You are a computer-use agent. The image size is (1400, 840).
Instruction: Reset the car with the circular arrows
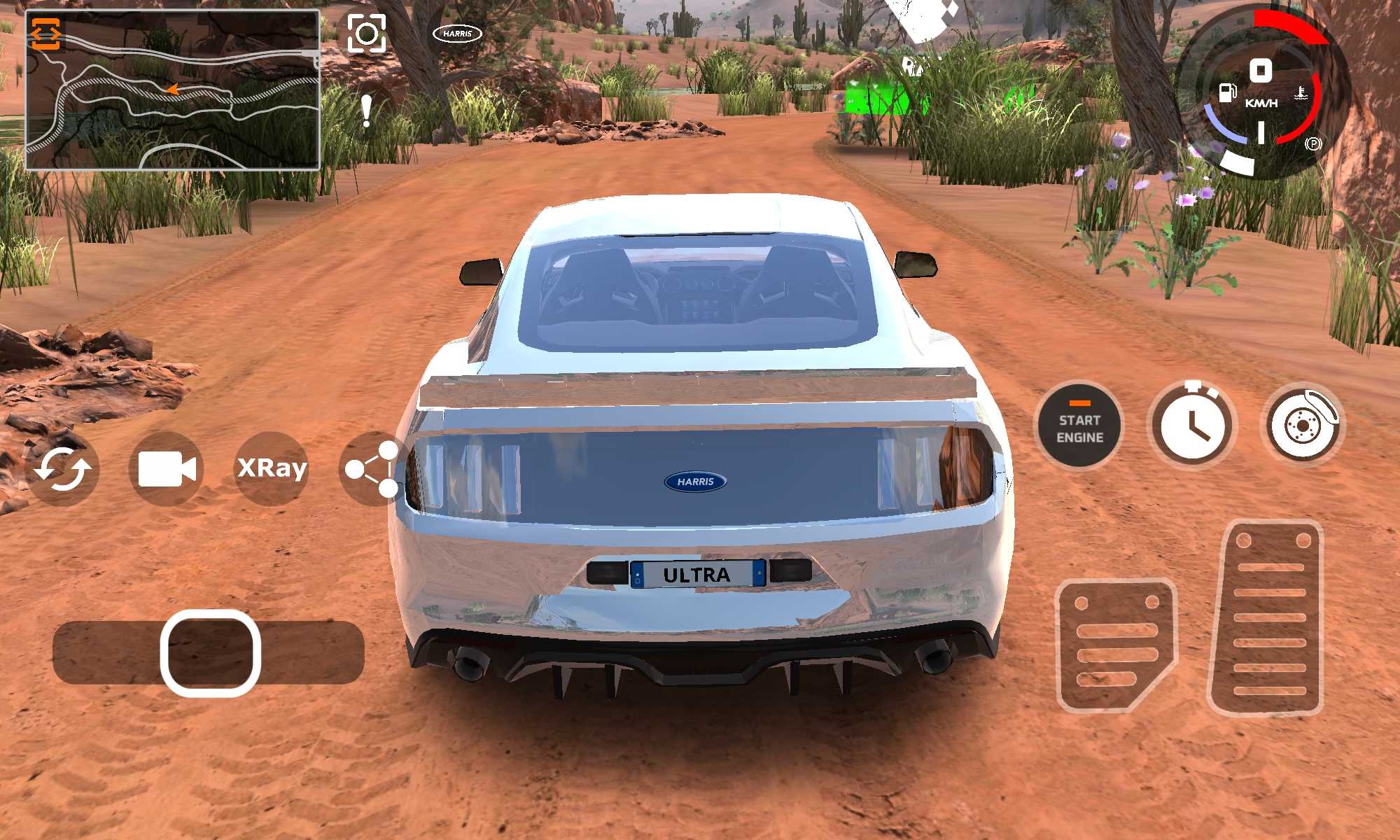[62, 469]
